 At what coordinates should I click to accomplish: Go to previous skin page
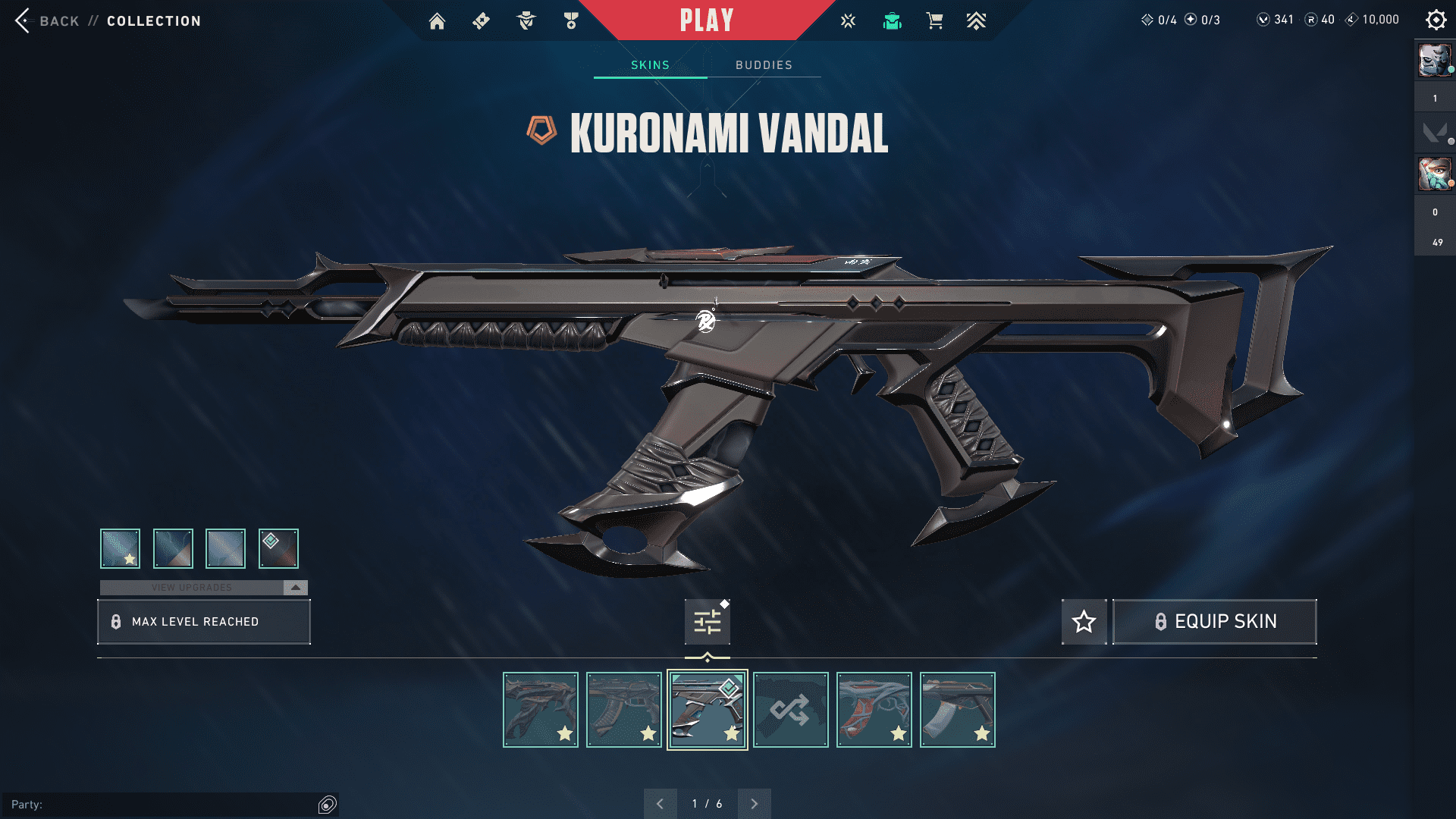[x=660, y=804]
